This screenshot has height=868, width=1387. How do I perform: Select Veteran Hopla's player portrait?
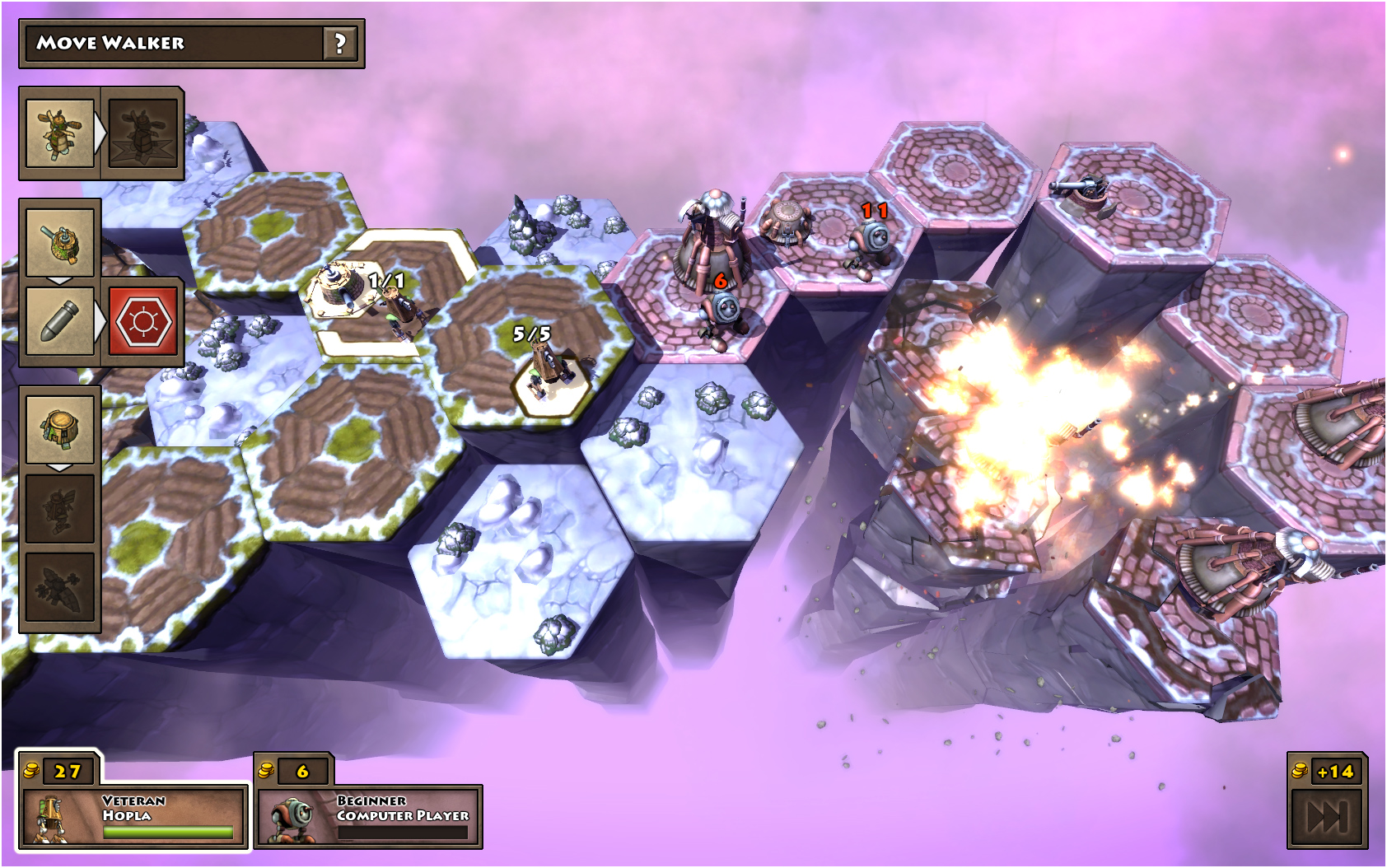coord(51,815)
